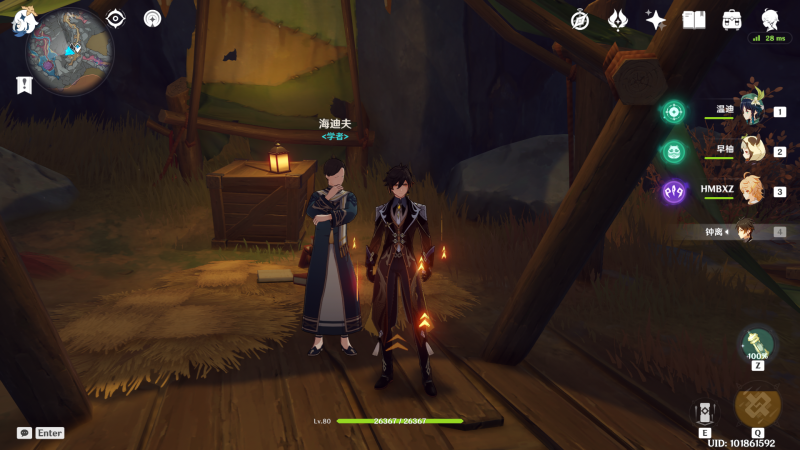Open the circular minimap

tap(69, 51)
